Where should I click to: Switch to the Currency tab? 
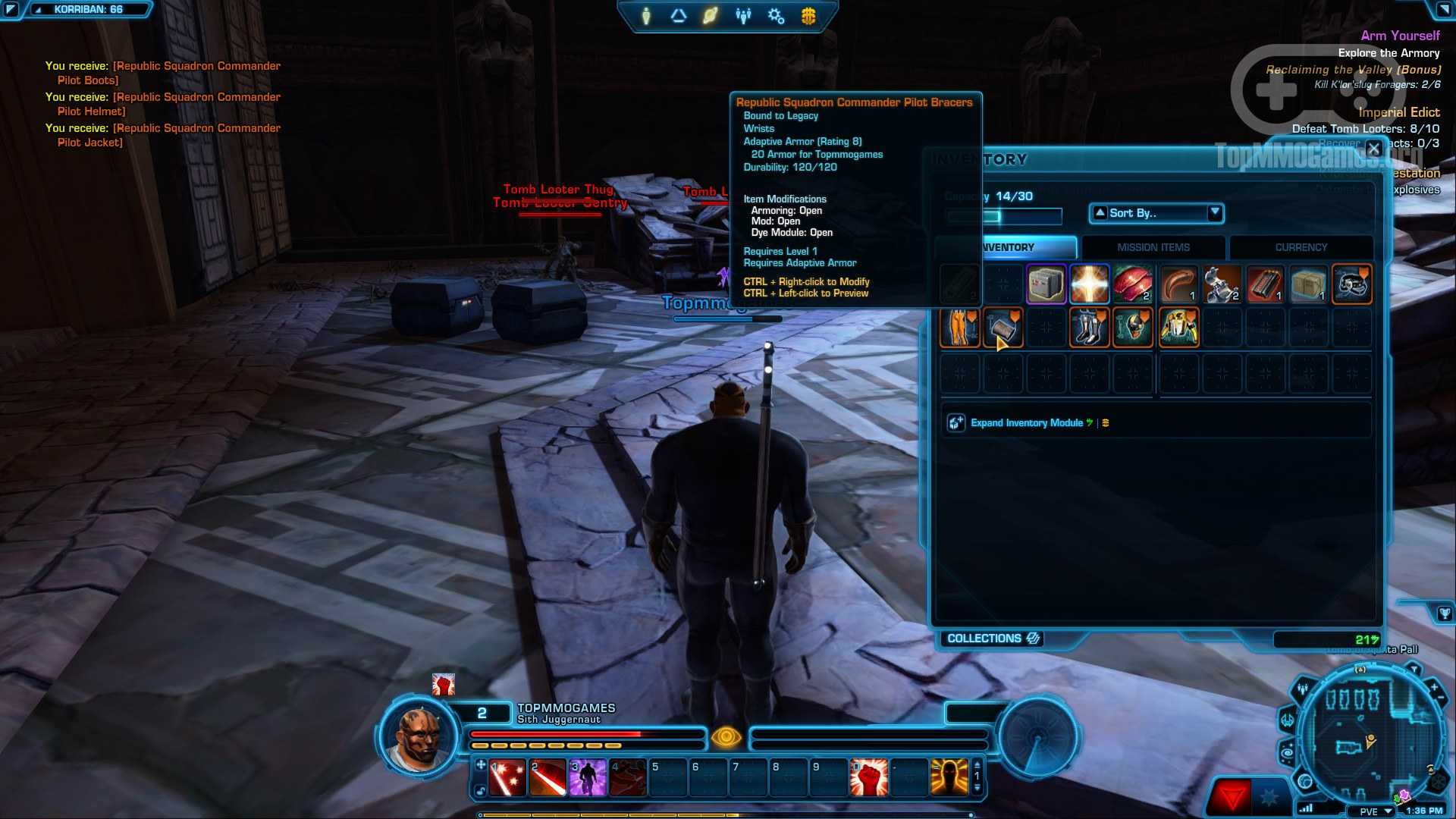coord(1301,247)
